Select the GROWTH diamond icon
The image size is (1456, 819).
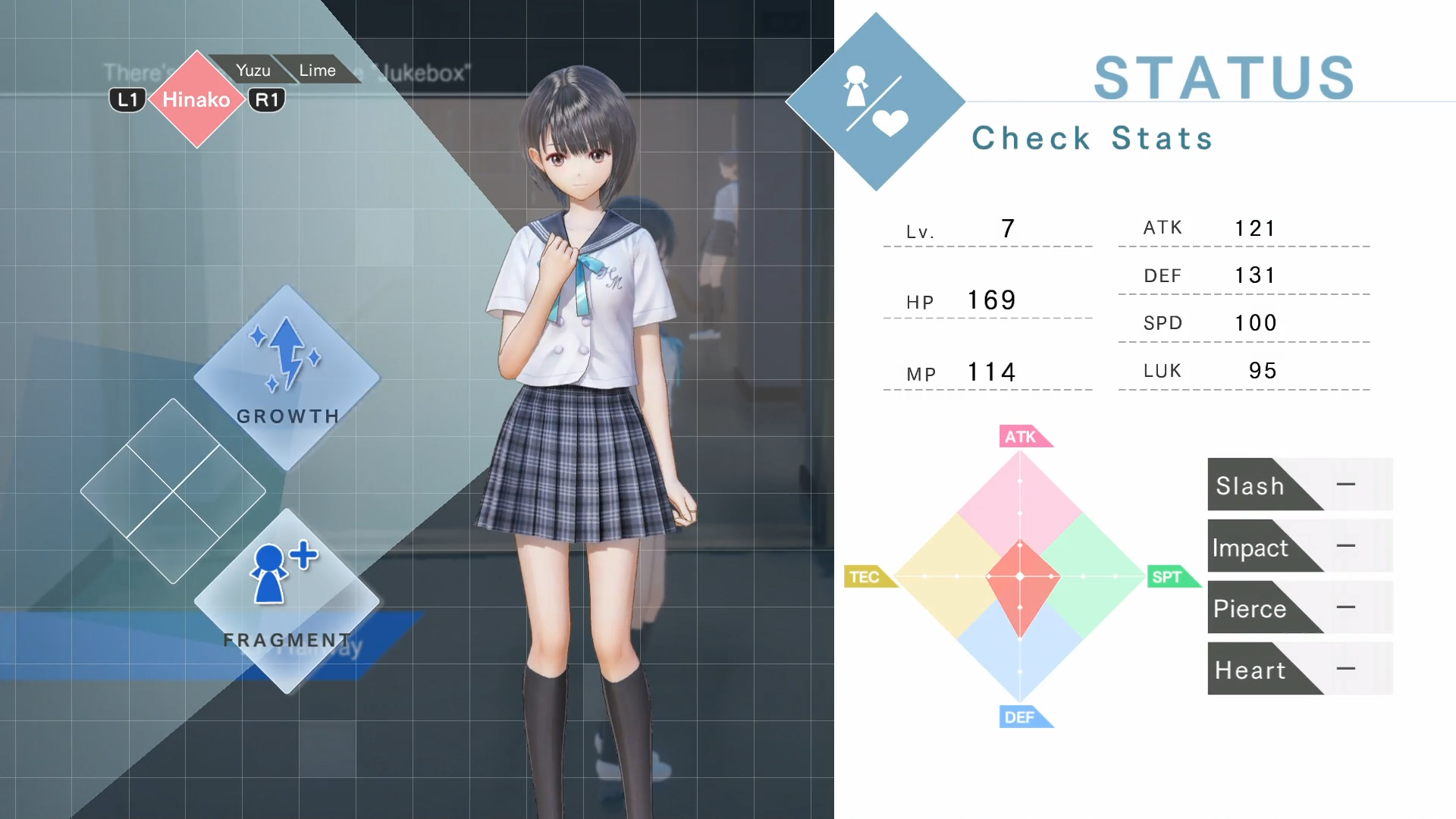(x=287, y=383)
